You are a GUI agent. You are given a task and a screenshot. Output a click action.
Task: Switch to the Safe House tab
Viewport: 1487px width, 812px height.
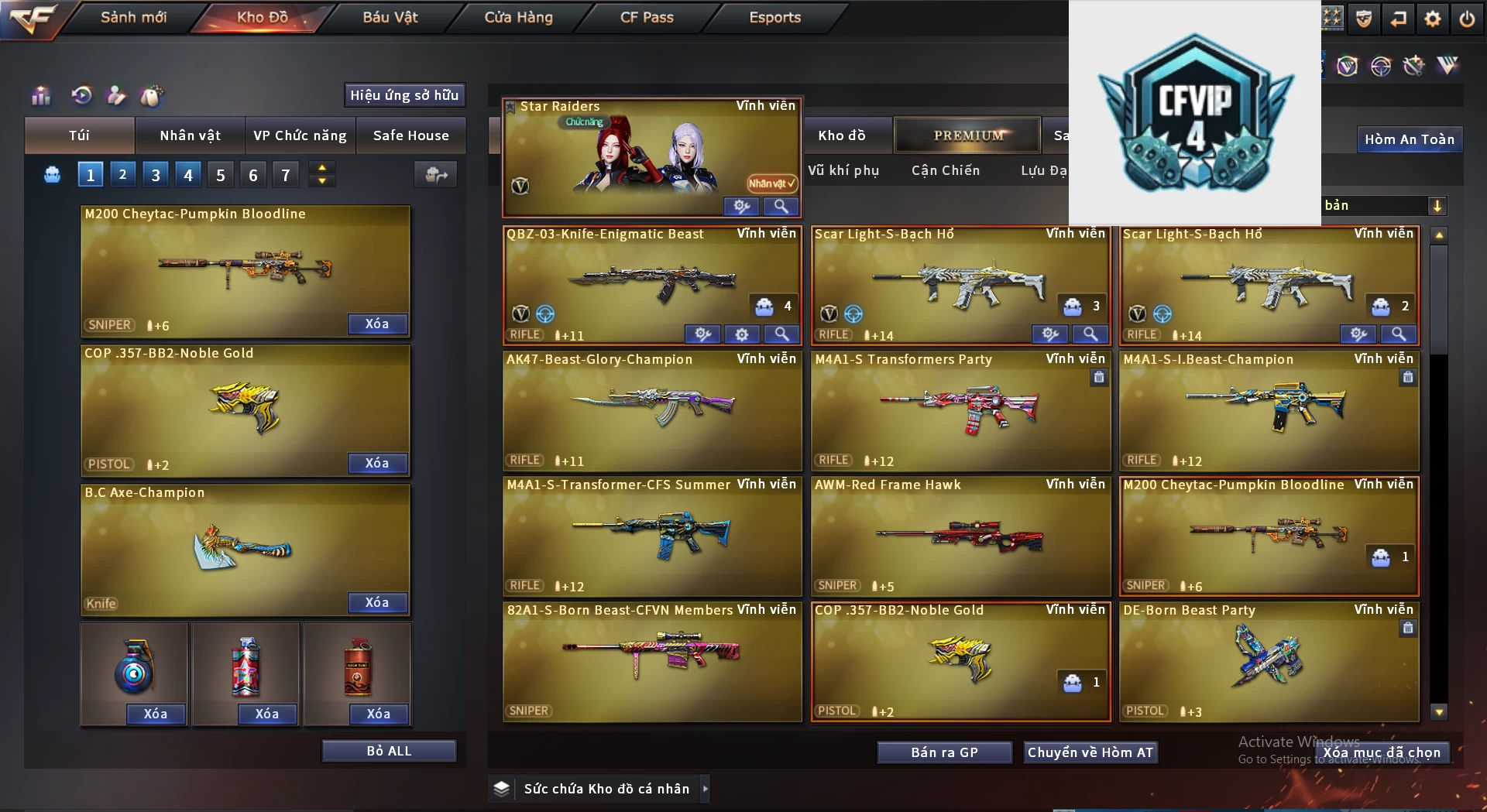click(x=410, y=135)
